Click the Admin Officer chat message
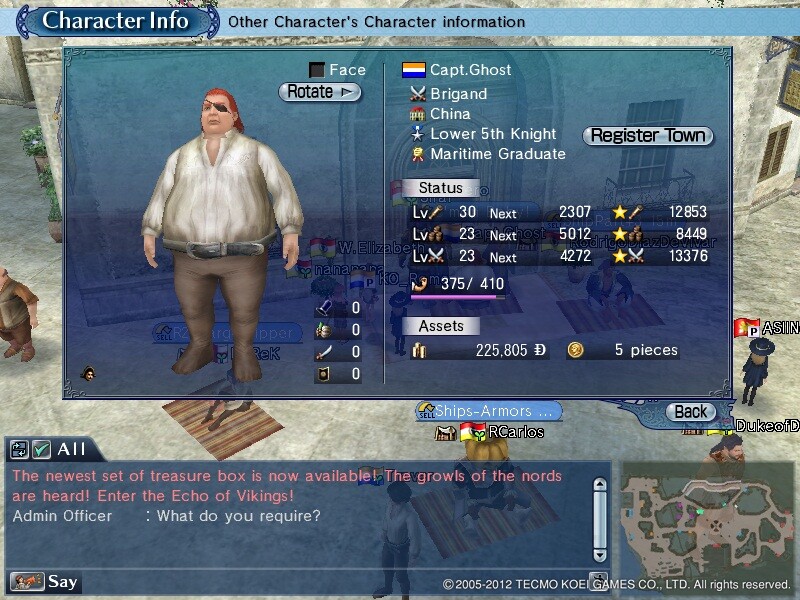This screenshot has height=600, width=800. (x=166, y=516)
